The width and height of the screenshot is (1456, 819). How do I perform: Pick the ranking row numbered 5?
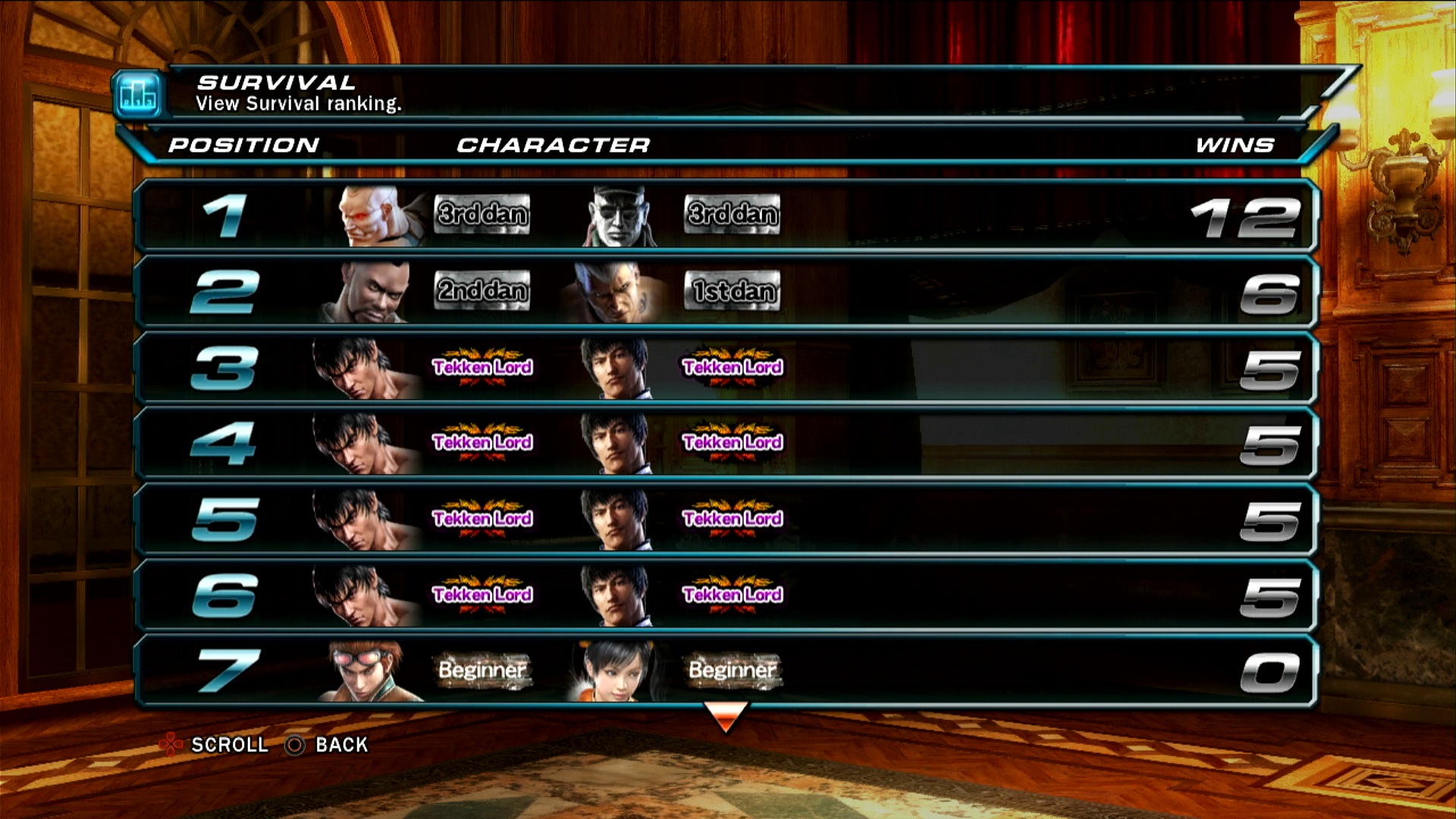pyautogui.click(x=726, y=519)
